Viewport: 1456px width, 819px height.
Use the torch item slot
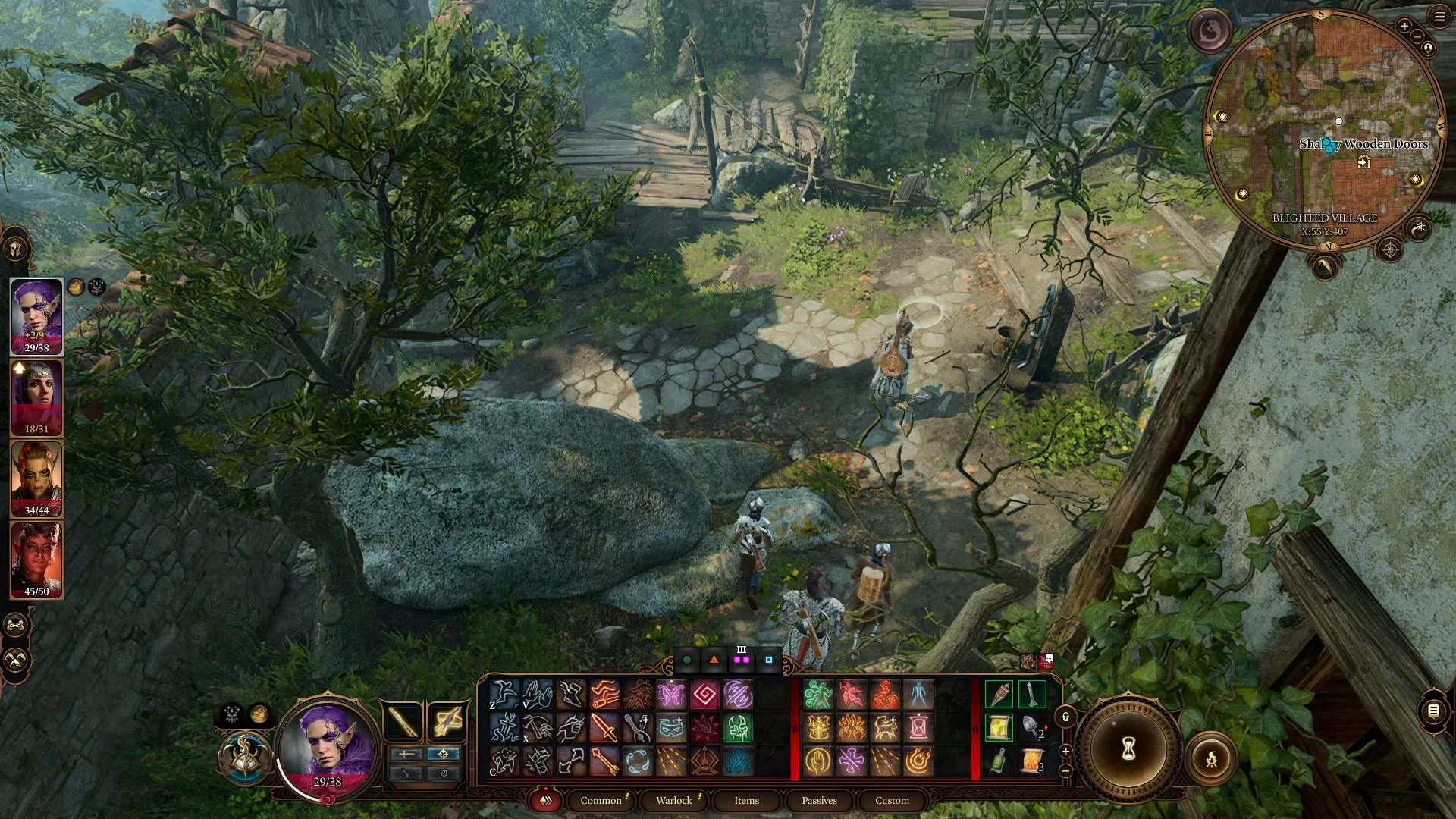[999, 694]
